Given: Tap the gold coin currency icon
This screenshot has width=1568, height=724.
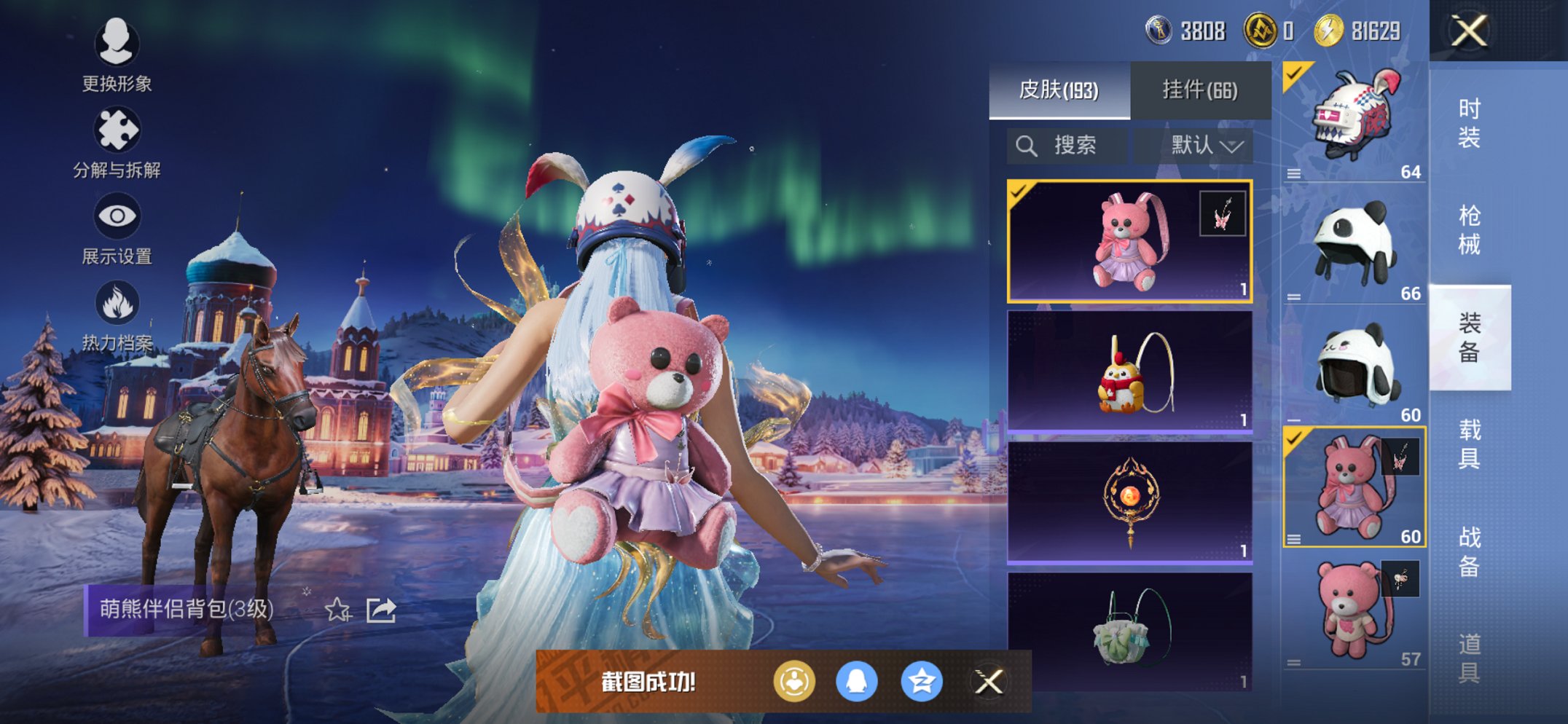Looking at the screenshot, I should click(x=1329, y=29).
